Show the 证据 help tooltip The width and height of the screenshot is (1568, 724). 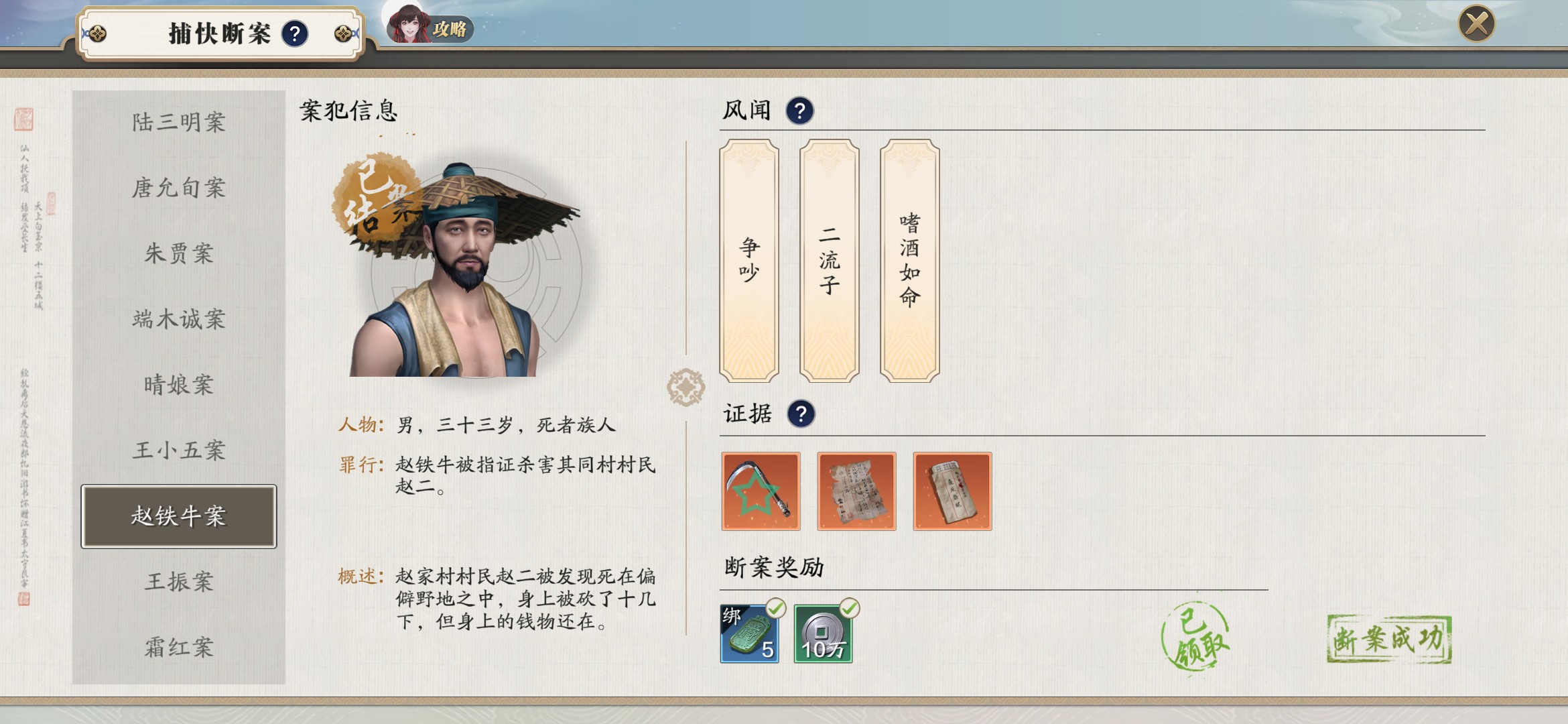(801, 414)
